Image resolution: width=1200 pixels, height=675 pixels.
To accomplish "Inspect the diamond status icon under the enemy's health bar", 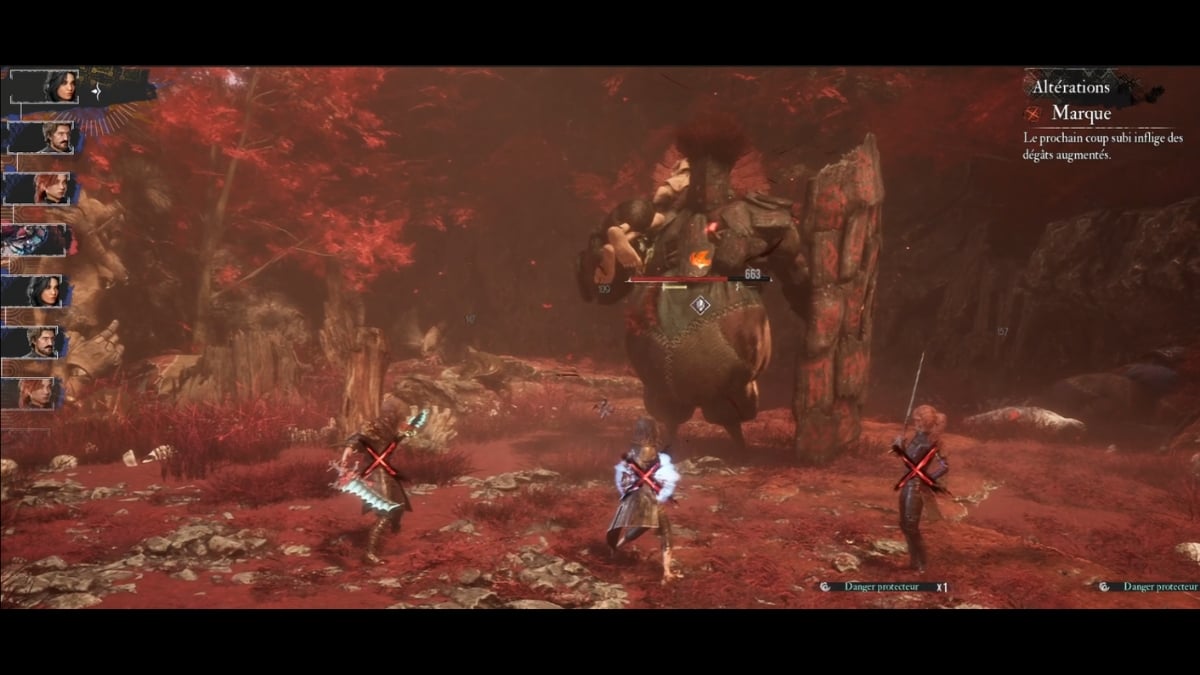I will coord(701,304).
